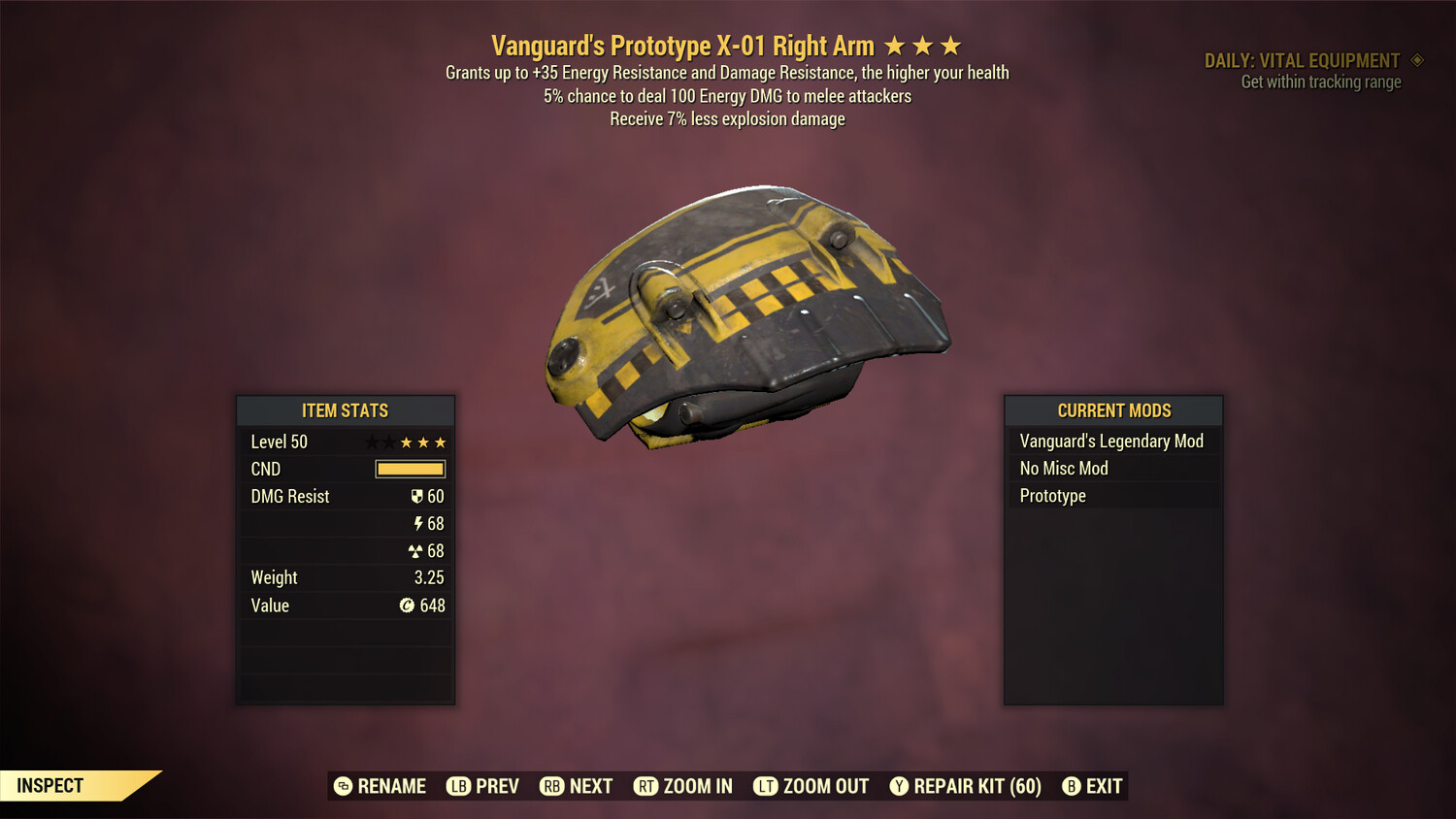Select the Prototype mod entry
1456x819 pixels.
(1052, 495)
